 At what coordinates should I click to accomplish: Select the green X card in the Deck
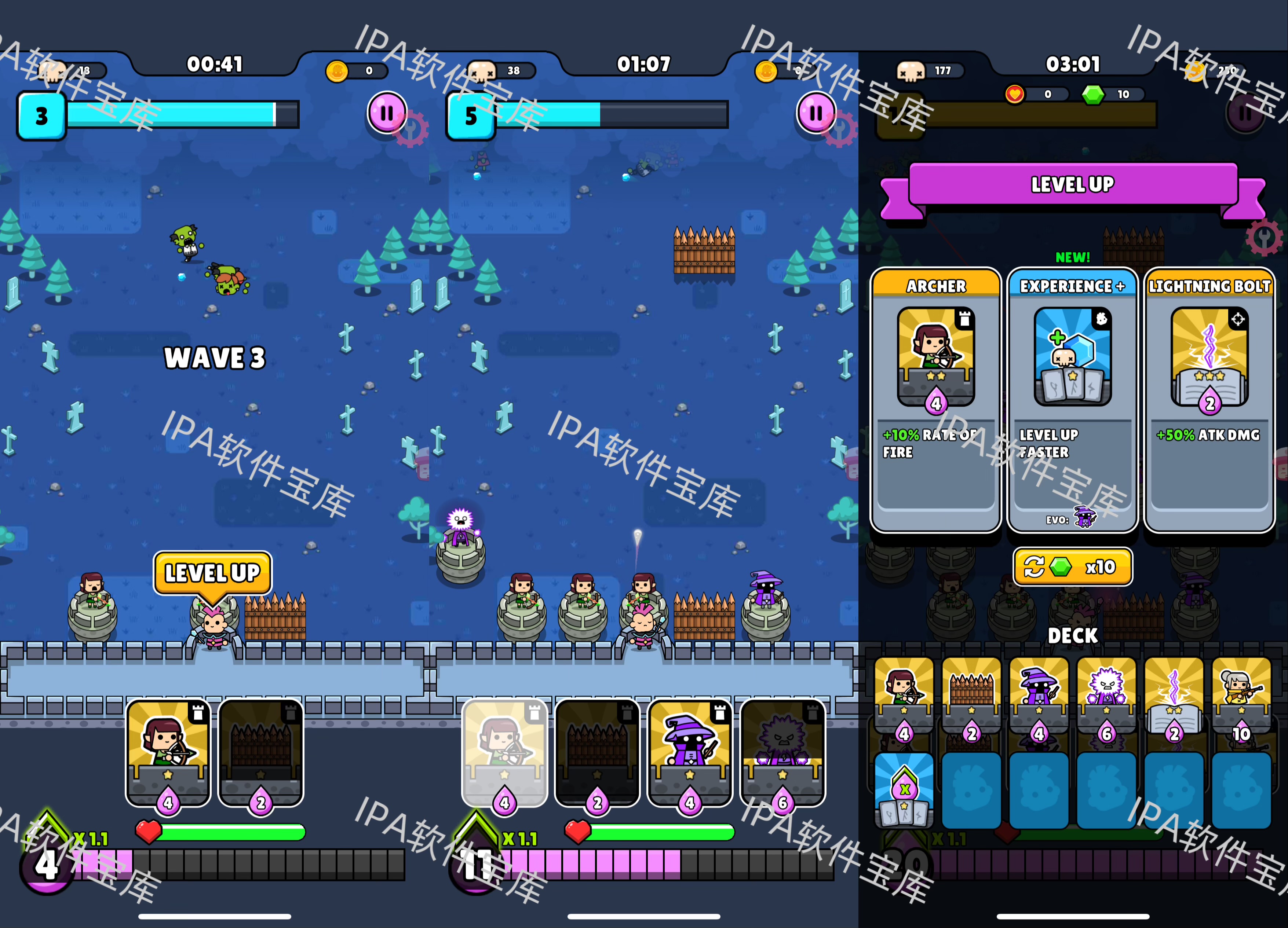pos(904,789)
